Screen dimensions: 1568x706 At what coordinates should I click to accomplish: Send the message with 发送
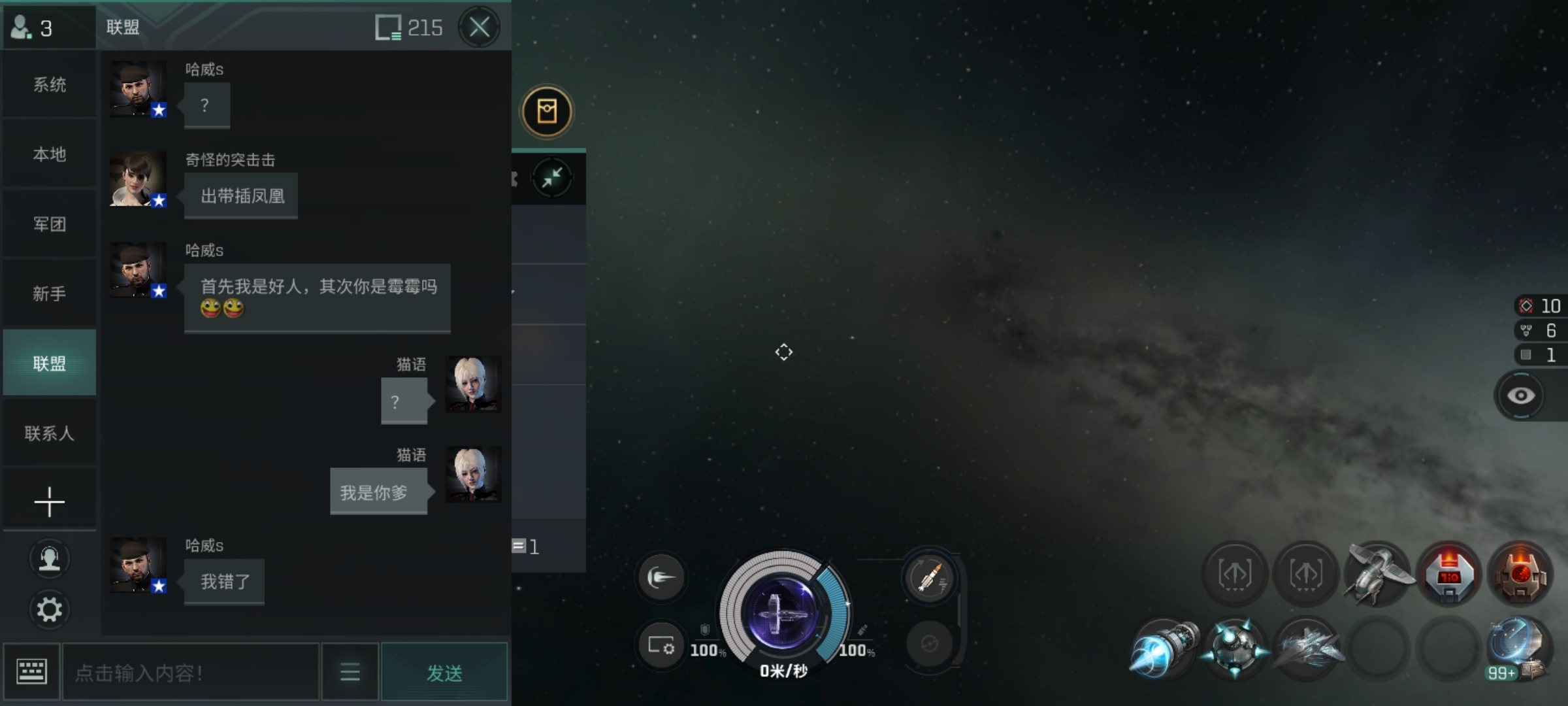click(444, 673)
